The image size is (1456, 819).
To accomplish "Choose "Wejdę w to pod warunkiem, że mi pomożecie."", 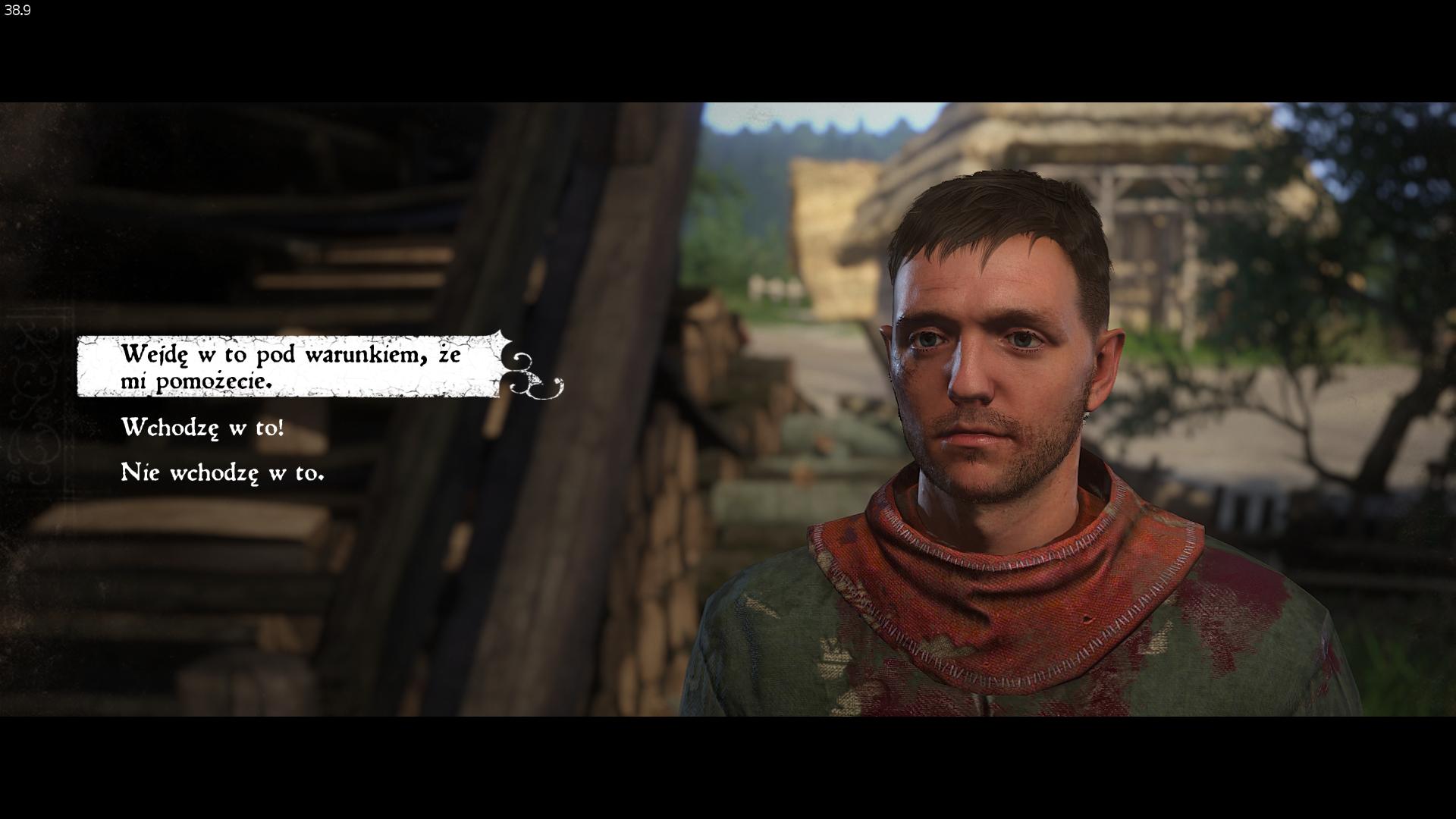I will click(290, 367).
